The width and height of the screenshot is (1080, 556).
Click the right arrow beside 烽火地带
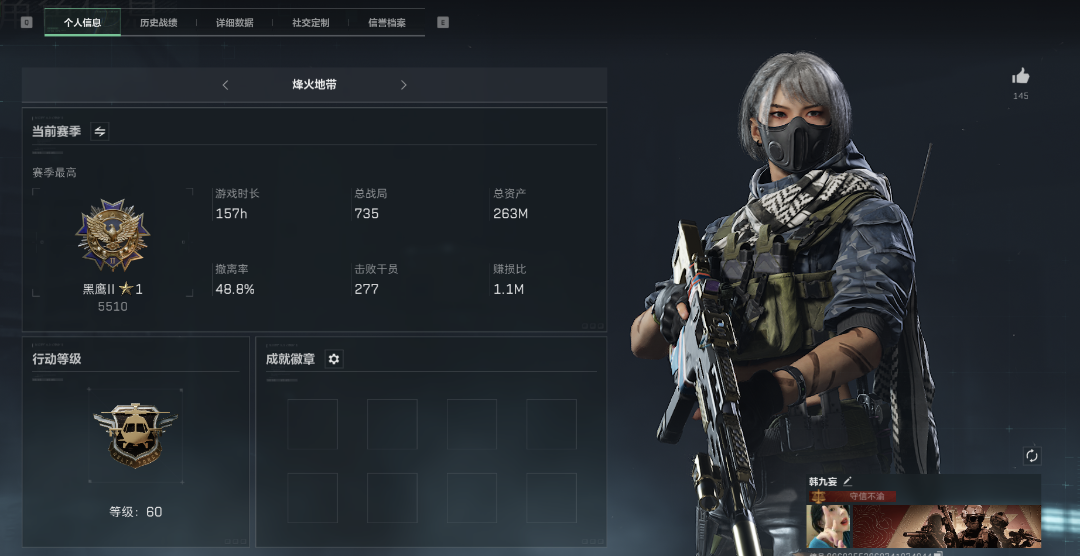[x=404, y=85]
